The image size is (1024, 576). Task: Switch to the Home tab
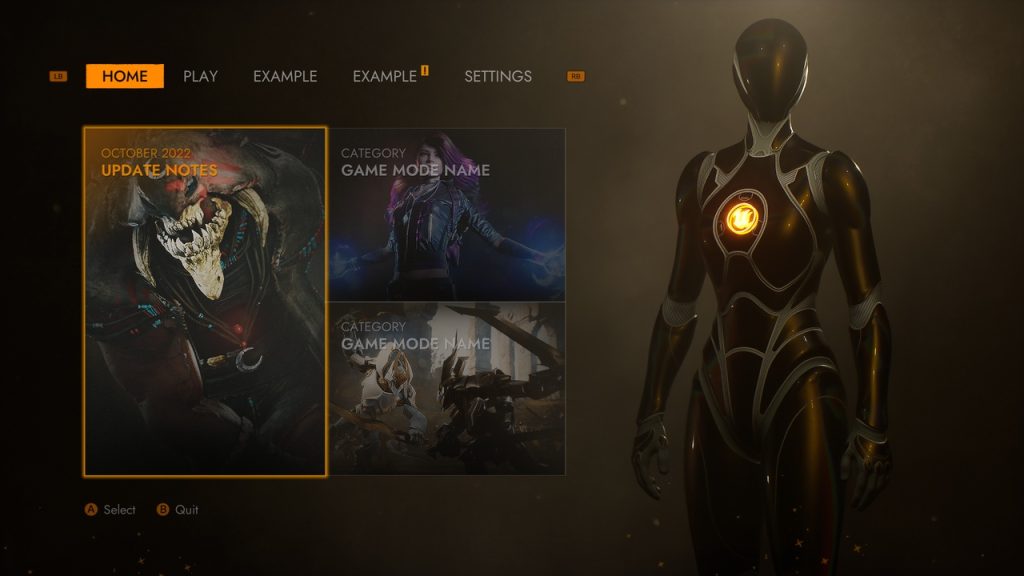pos(125,76)
